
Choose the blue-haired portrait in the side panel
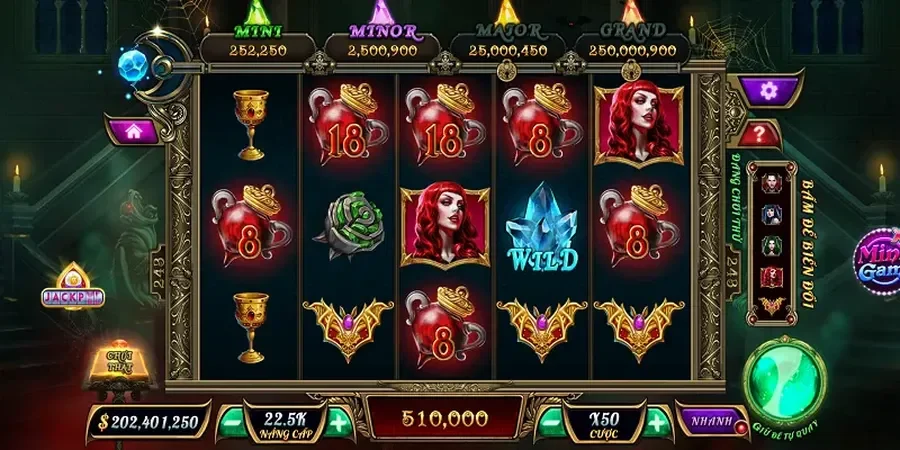click(772, 214)
